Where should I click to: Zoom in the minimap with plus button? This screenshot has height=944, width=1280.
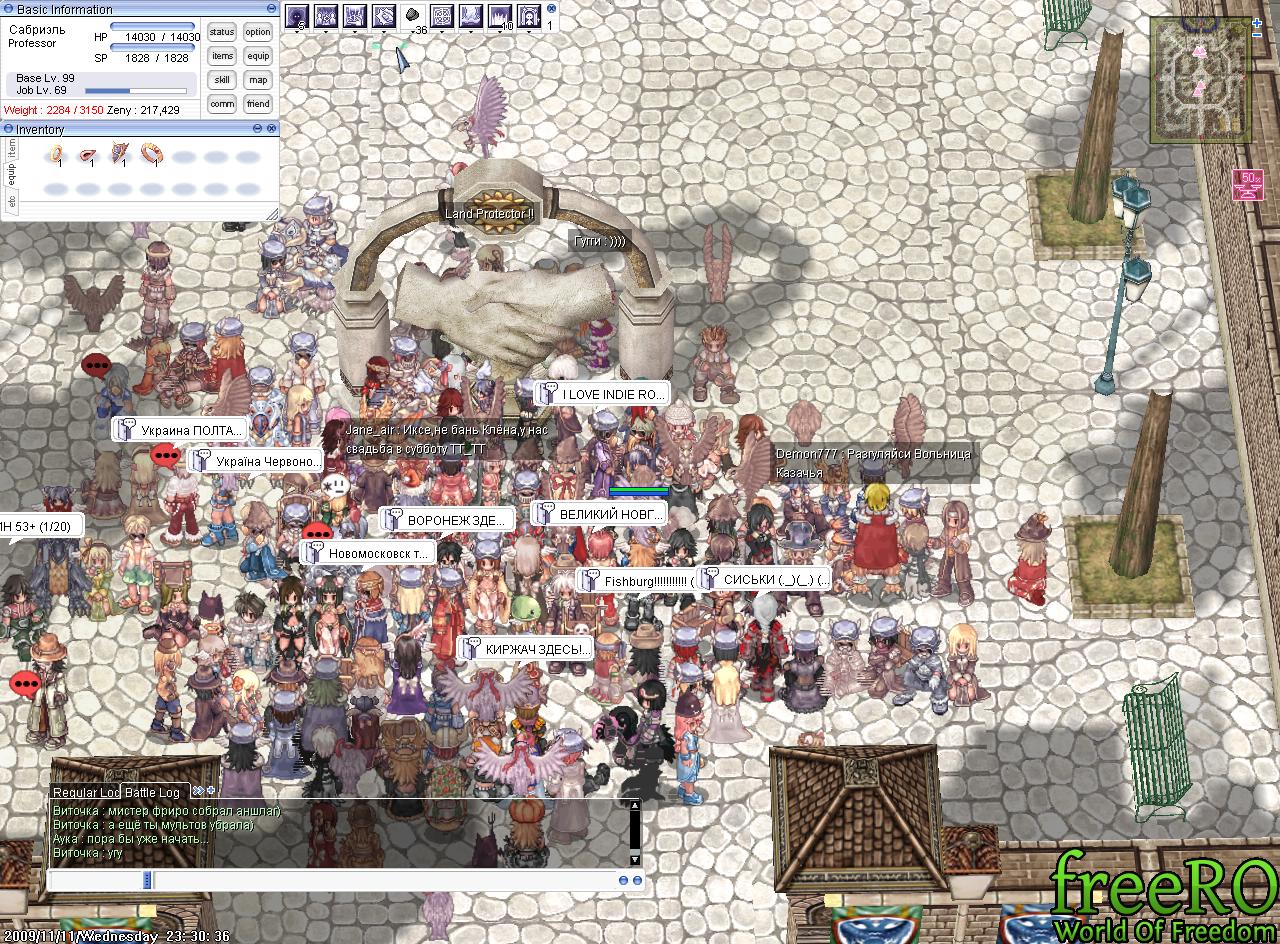pos(1257,22)
